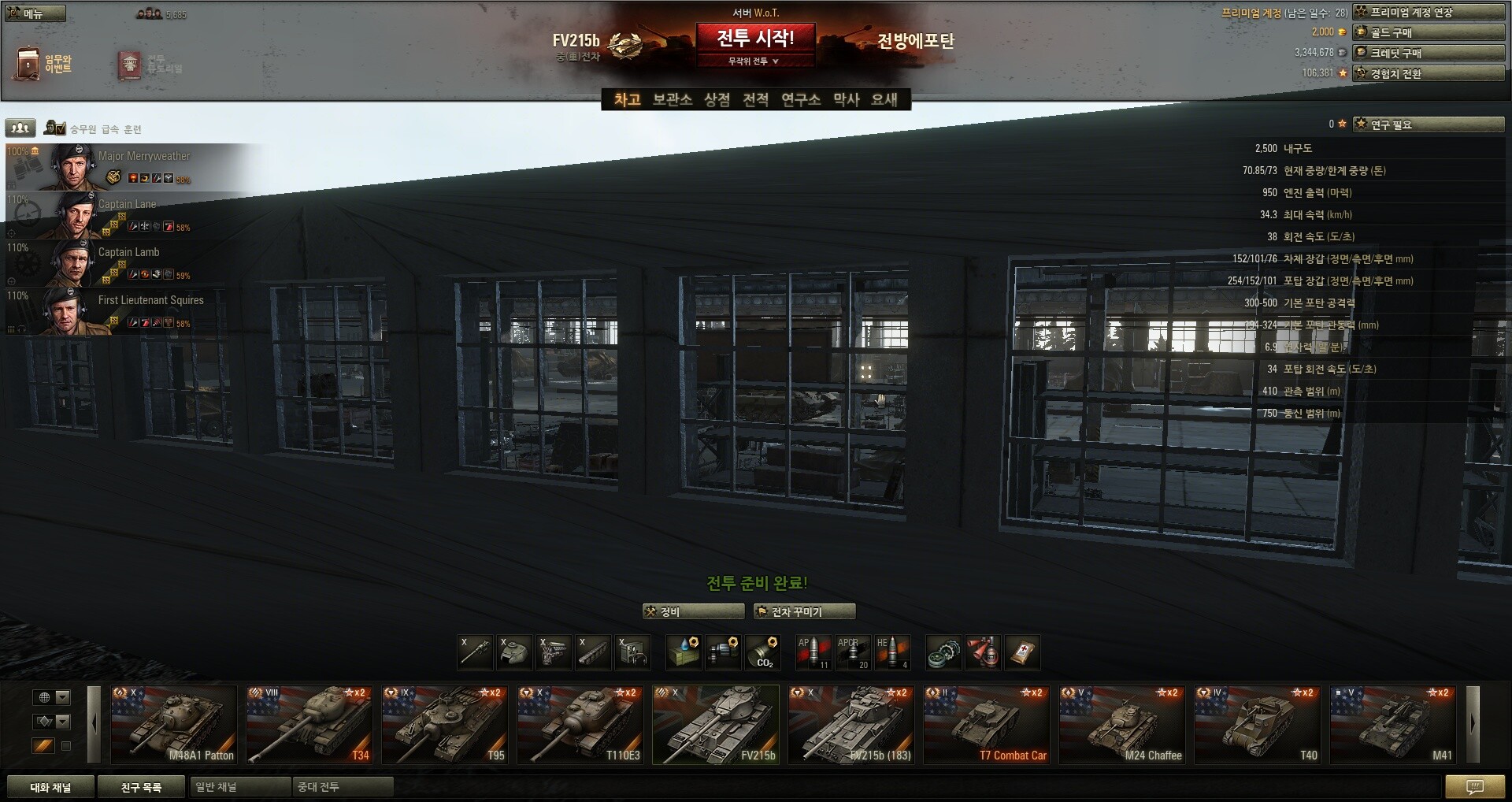Click the 골드 구매 button

1428,32
